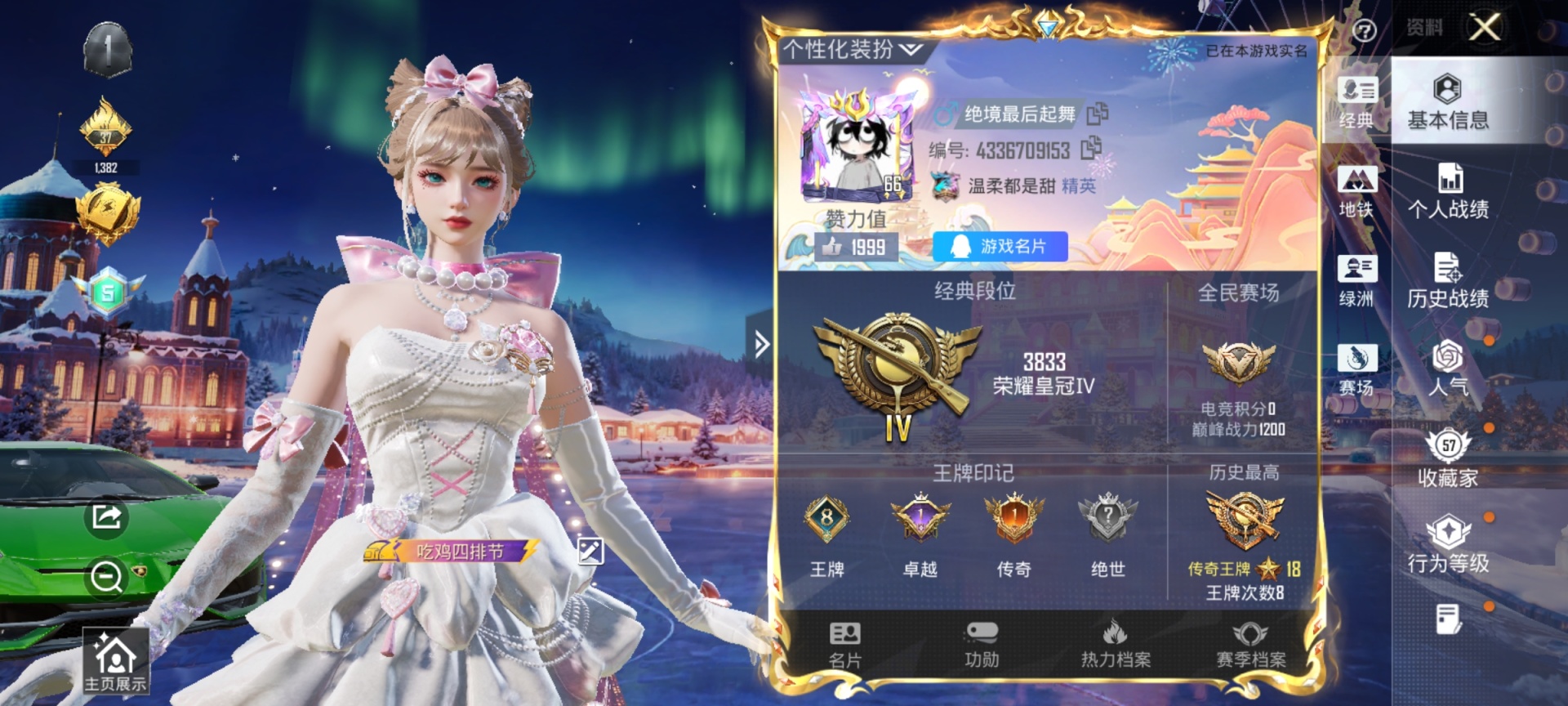
Task: Open the 收藏家 tab
Action: 1448,459
